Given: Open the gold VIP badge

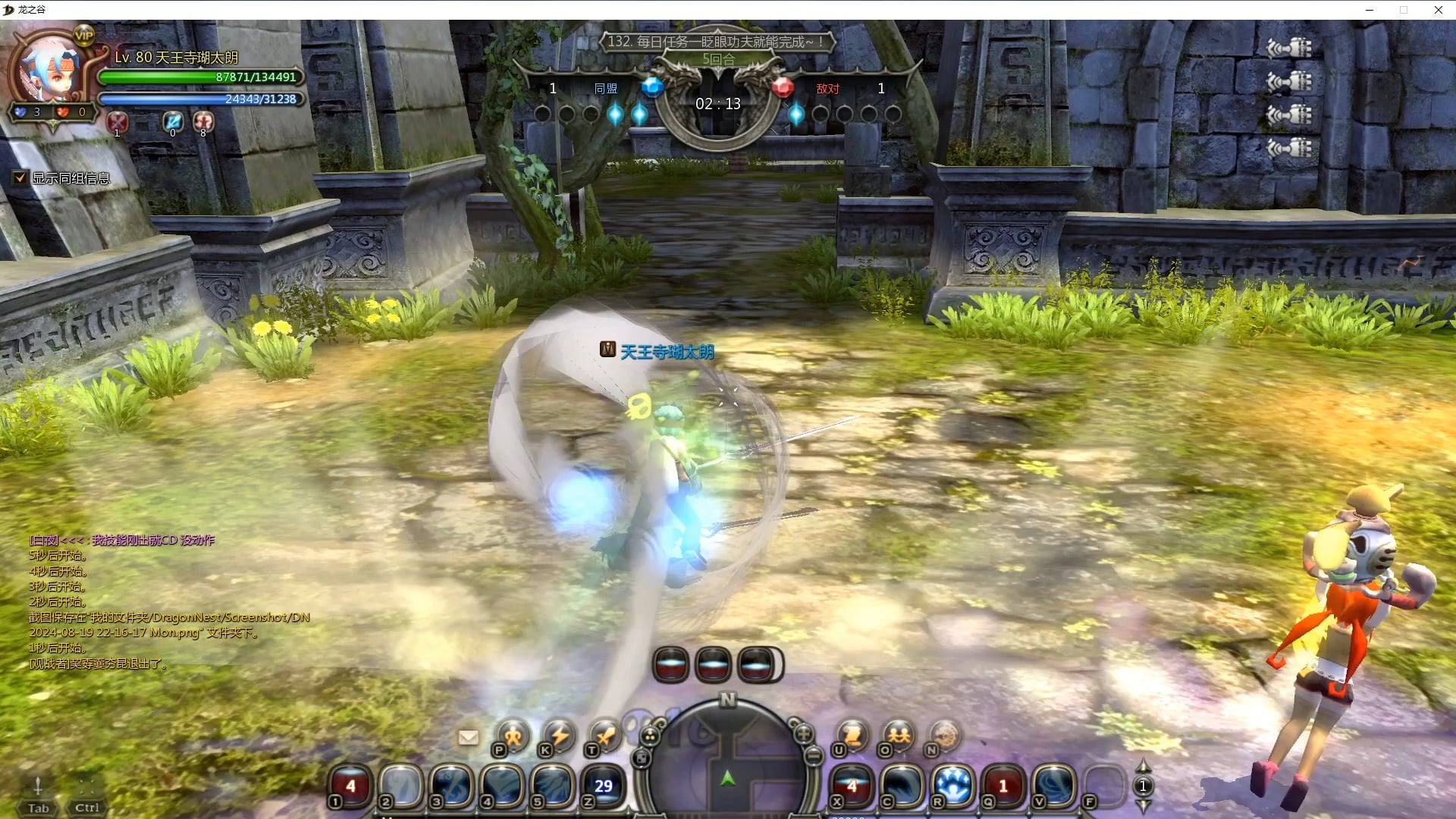Looking at the screenshot, I should tap(83, 35).
